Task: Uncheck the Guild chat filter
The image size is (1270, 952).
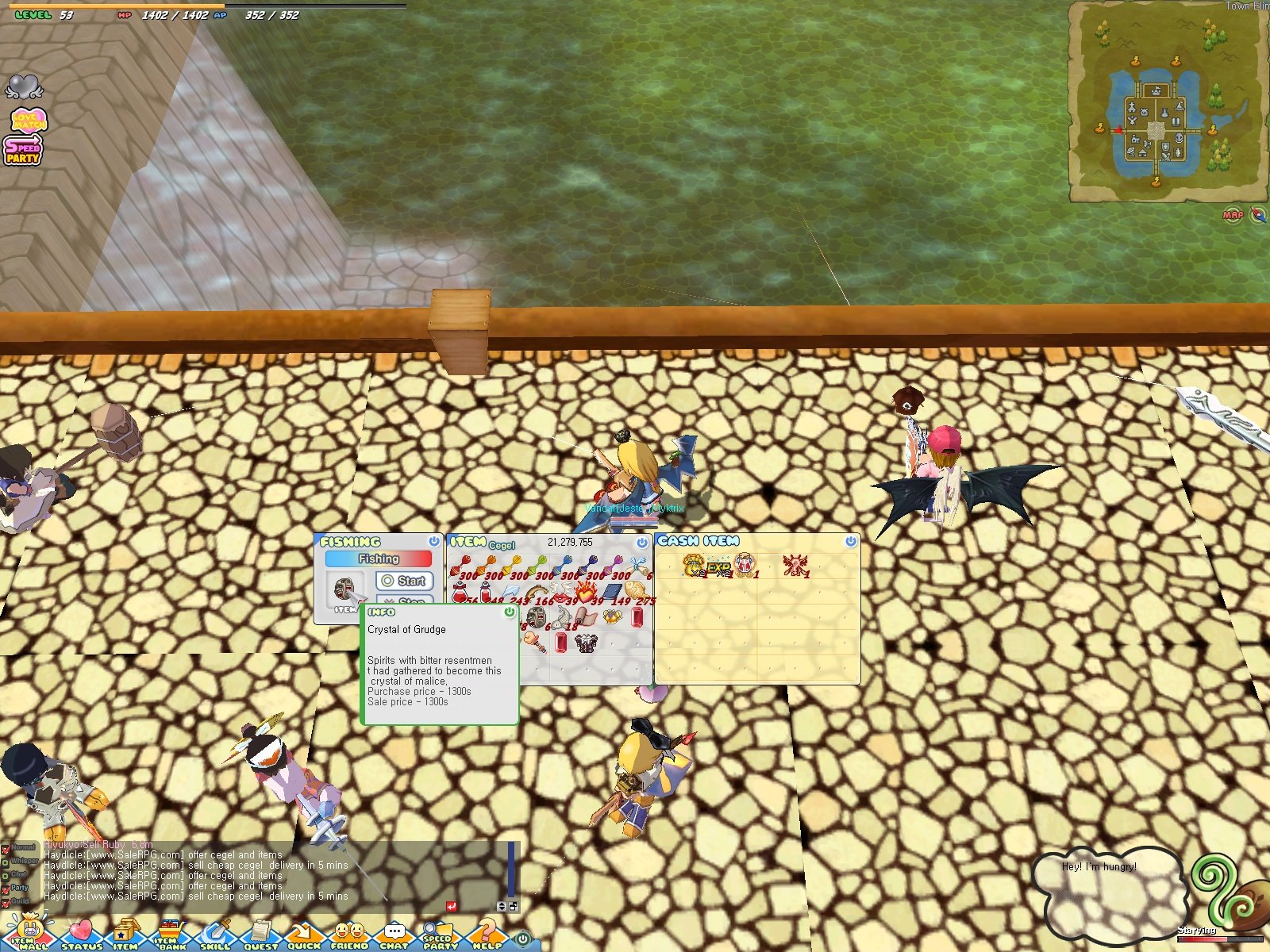Action: (x=6, y=904)
